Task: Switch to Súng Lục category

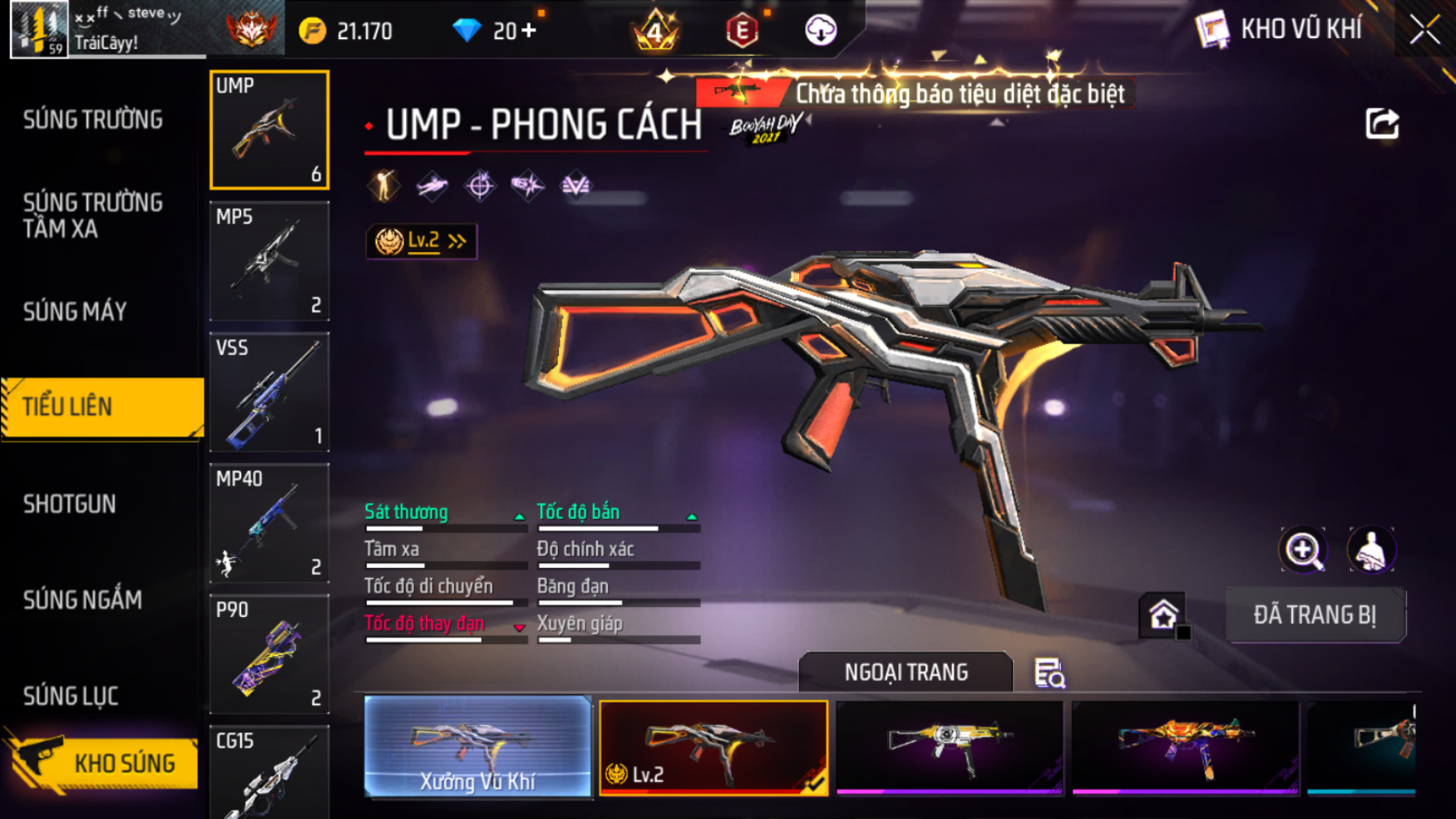Action: point(71,696)
